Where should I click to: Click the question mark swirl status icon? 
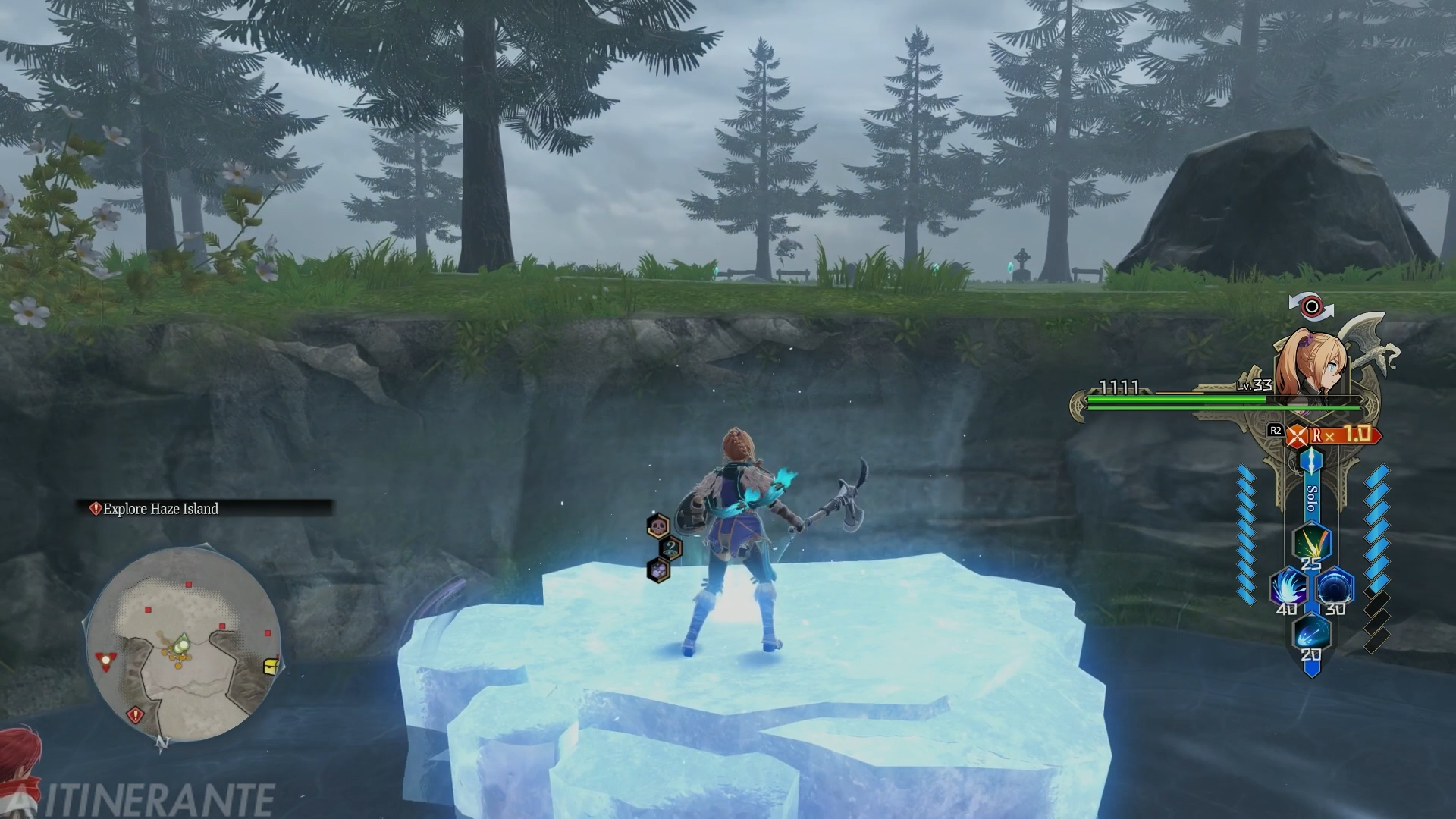pyautogui.click(x=670, y=548)
